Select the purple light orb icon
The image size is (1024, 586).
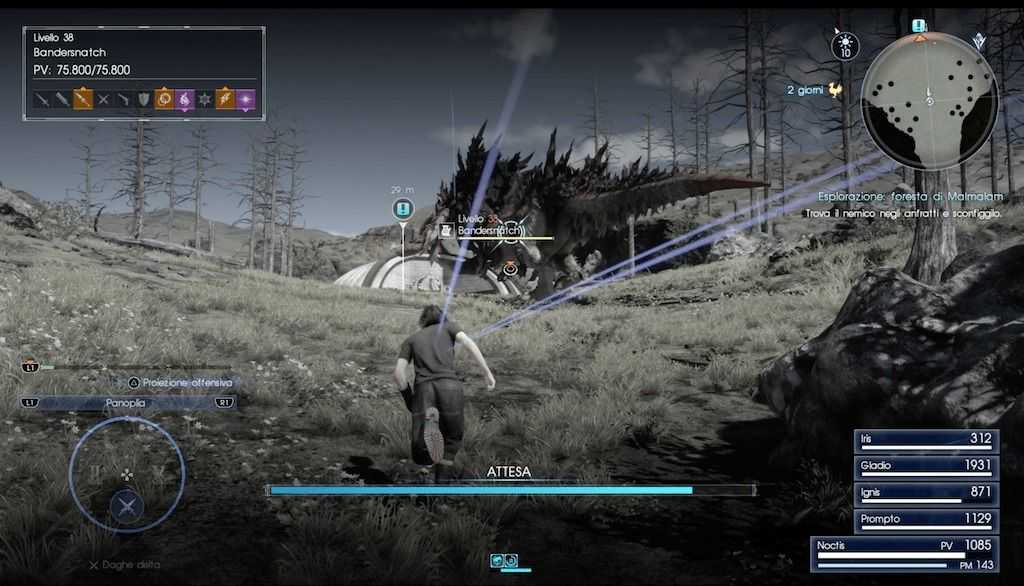[245, 99]
